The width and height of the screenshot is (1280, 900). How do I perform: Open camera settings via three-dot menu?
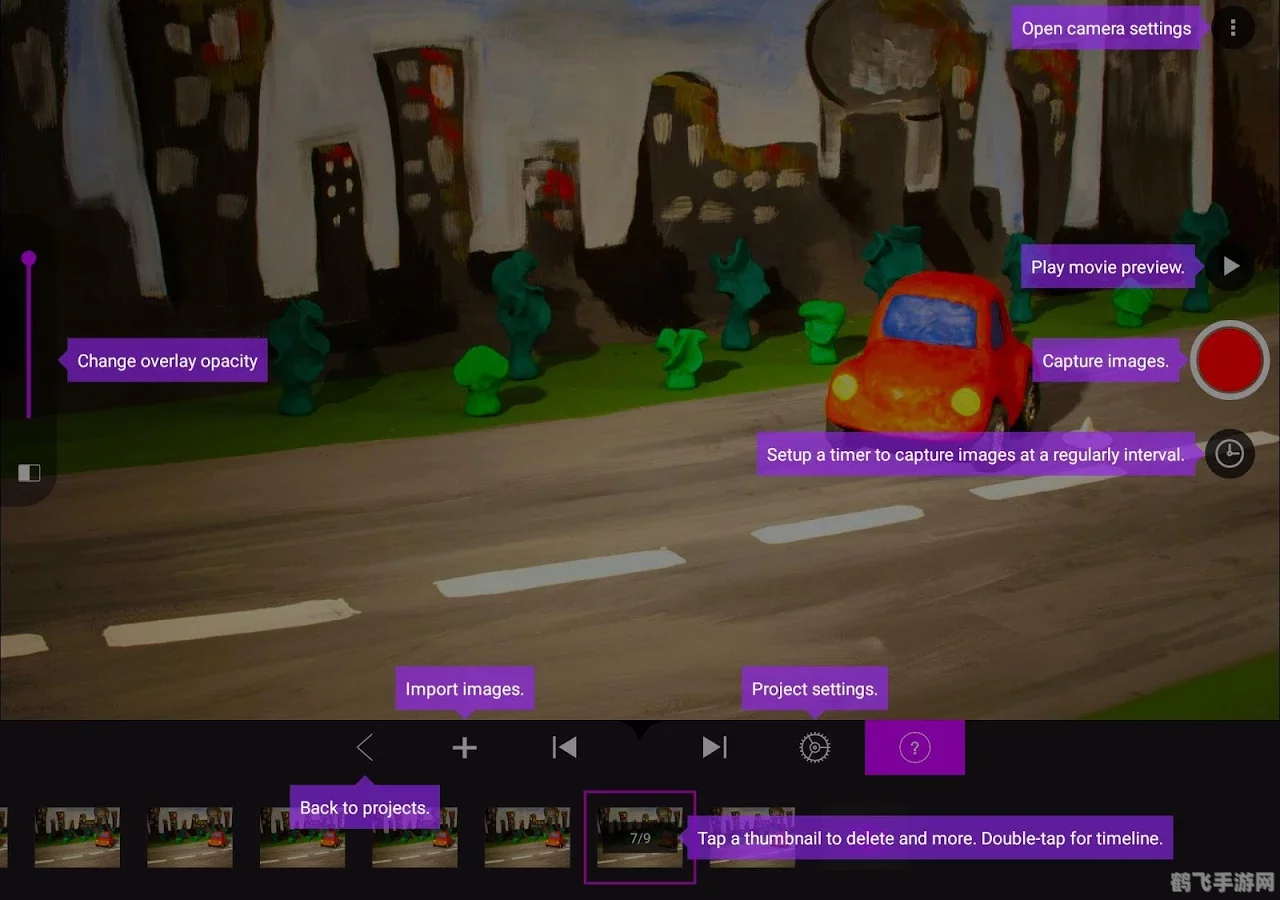pyautogui.click(x=1233, y=28)
